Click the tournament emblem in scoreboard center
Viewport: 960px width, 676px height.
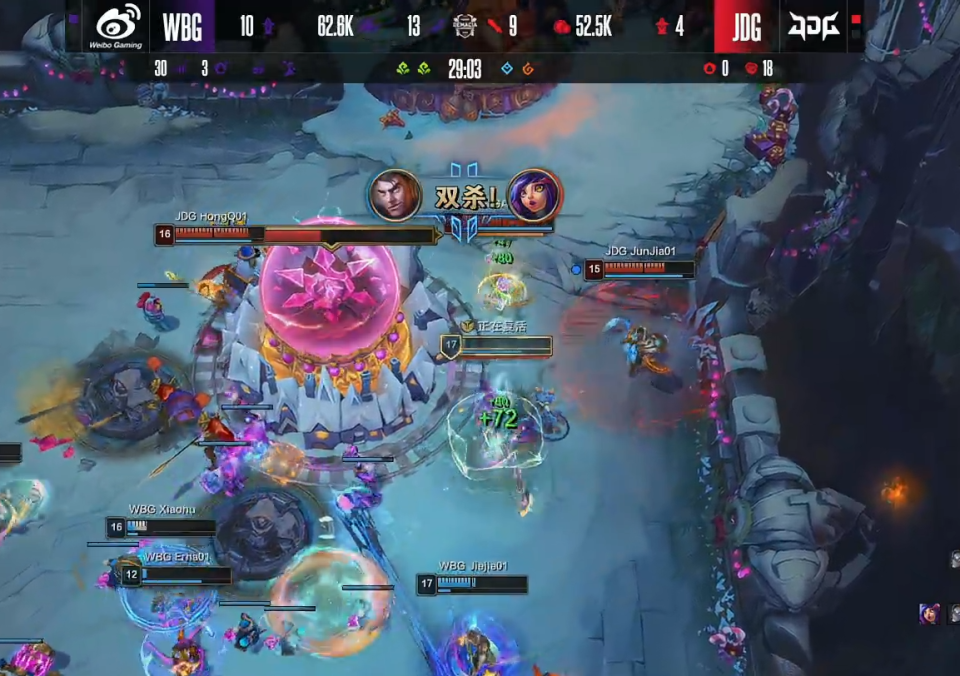[464, 26]
